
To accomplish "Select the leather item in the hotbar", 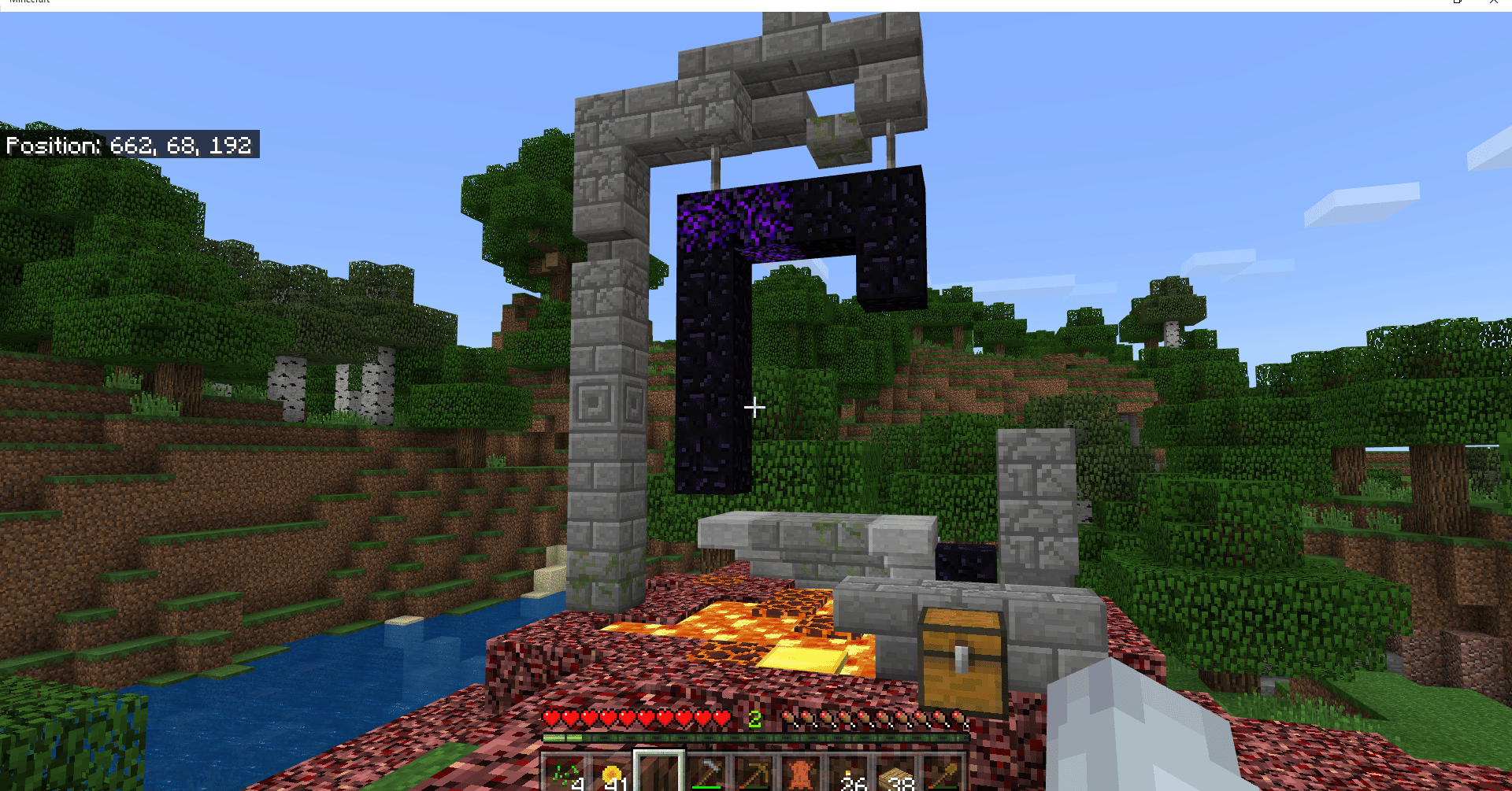I will coord(802,771).
